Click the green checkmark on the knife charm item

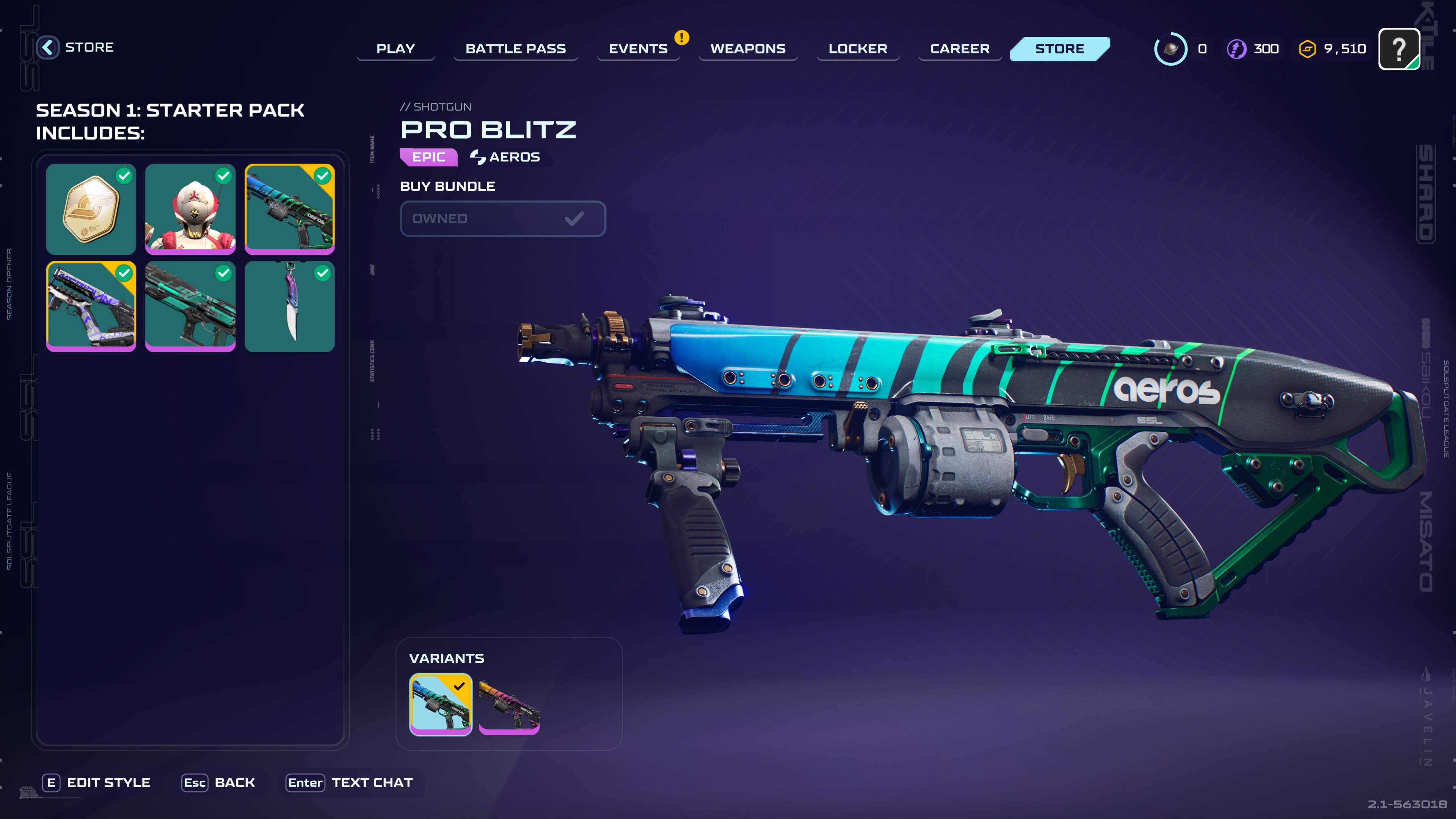point(323,273)
